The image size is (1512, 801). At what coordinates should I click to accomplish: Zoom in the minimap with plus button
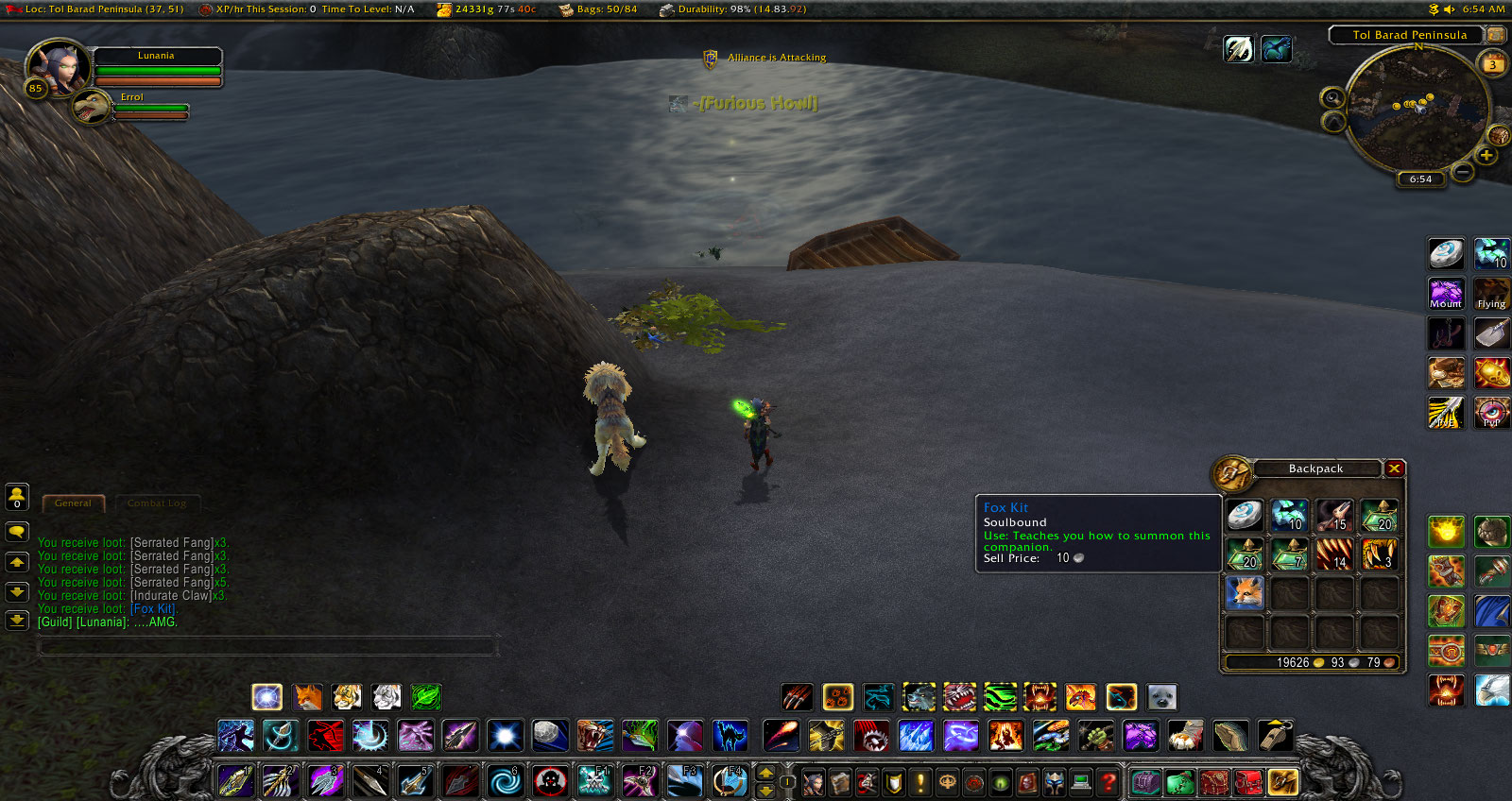[x=1486, y=156]
